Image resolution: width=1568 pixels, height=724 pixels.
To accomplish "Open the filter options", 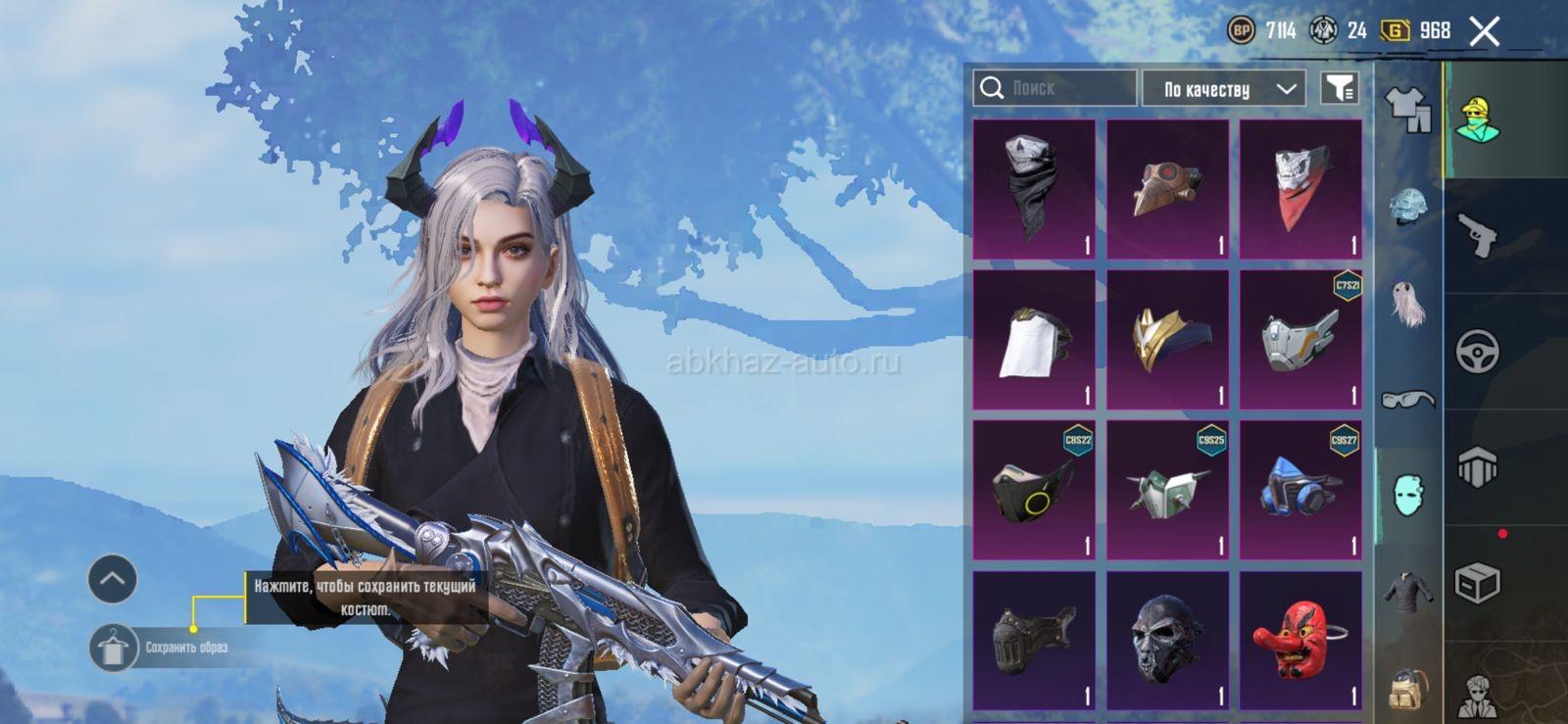I will (1339, 88).
